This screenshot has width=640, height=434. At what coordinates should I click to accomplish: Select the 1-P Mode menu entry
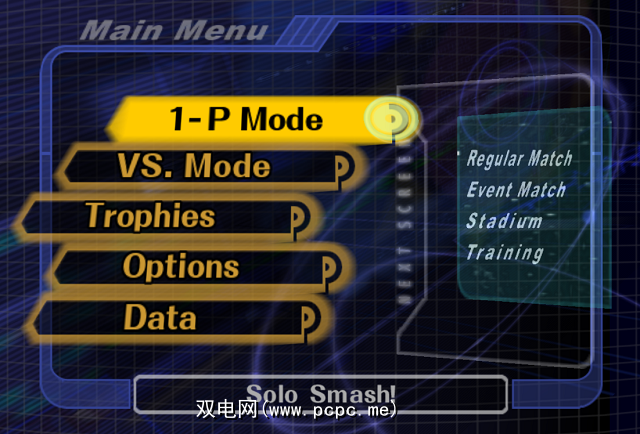click(245, 119)
